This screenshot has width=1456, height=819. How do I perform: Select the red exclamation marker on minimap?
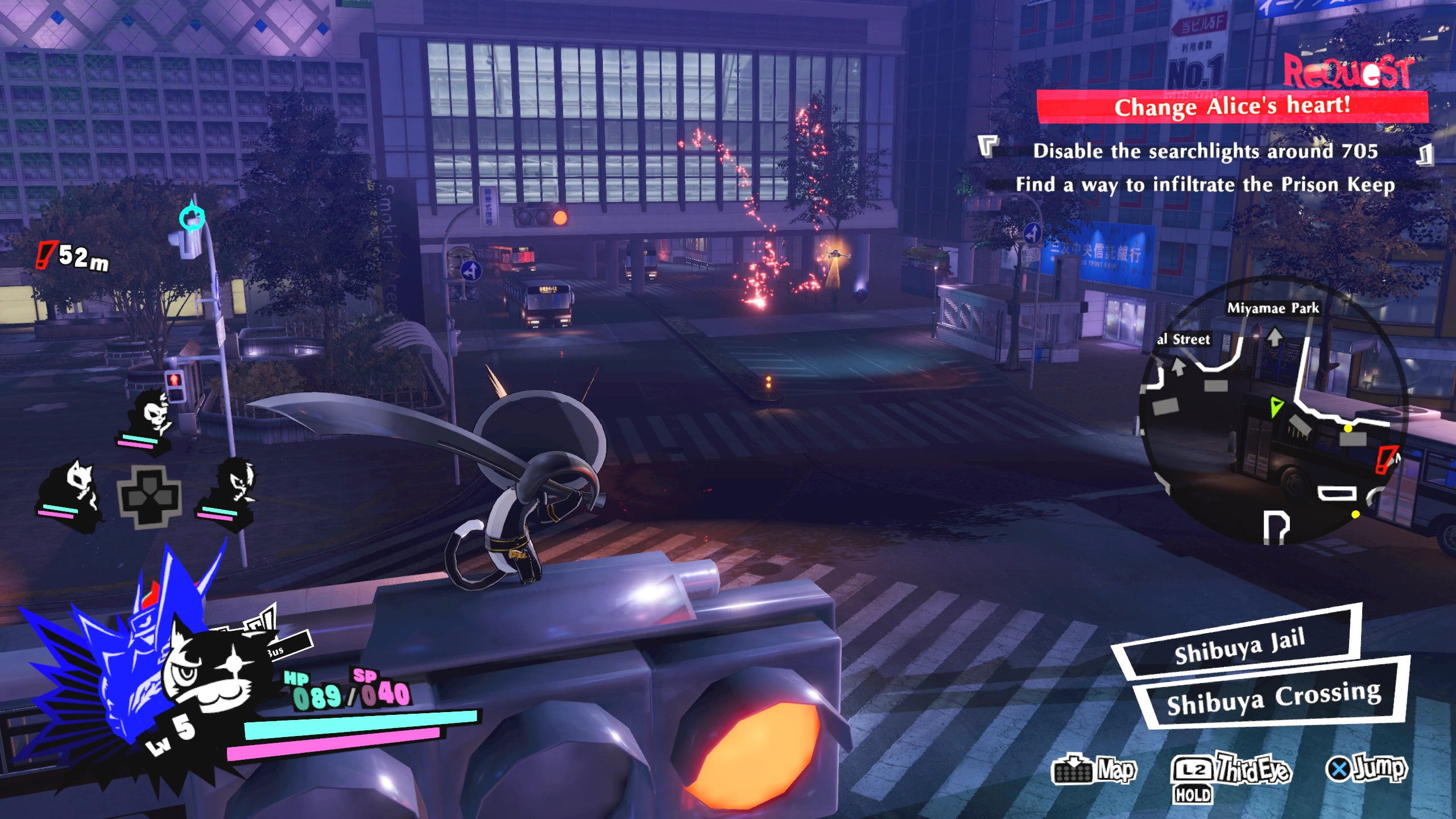[1385, 460]
